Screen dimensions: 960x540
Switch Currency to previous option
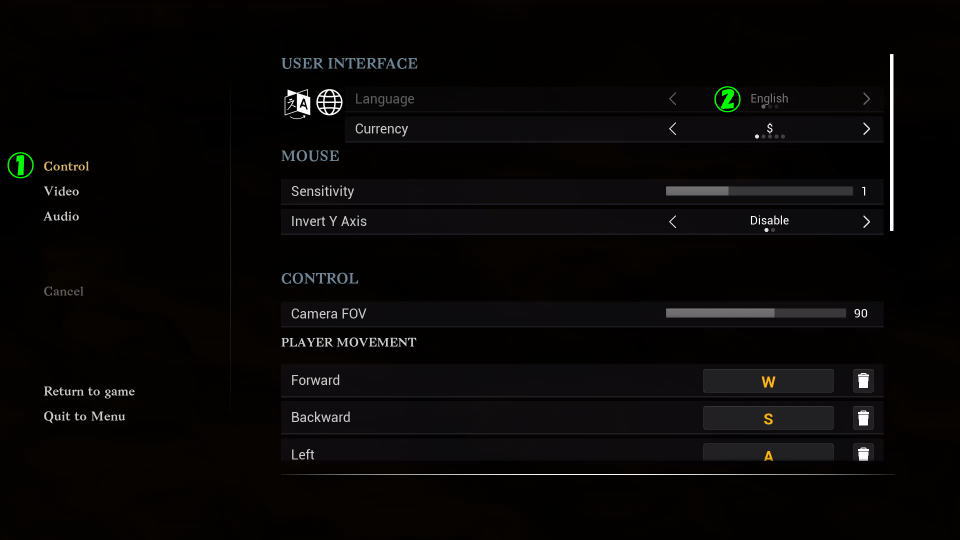click(672, 129)
